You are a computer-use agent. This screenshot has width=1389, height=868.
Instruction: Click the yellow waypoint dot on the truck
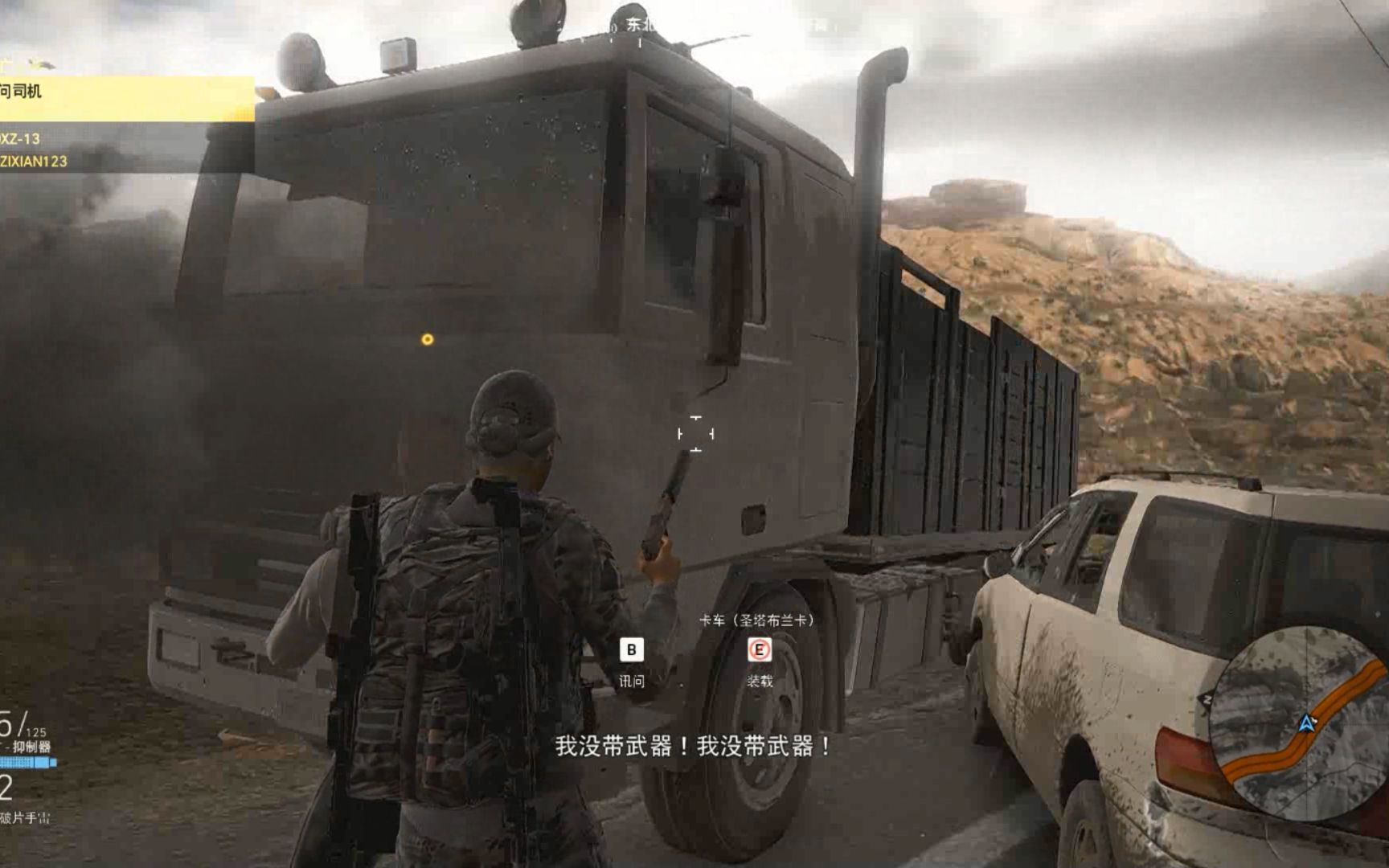click(426, 341)
